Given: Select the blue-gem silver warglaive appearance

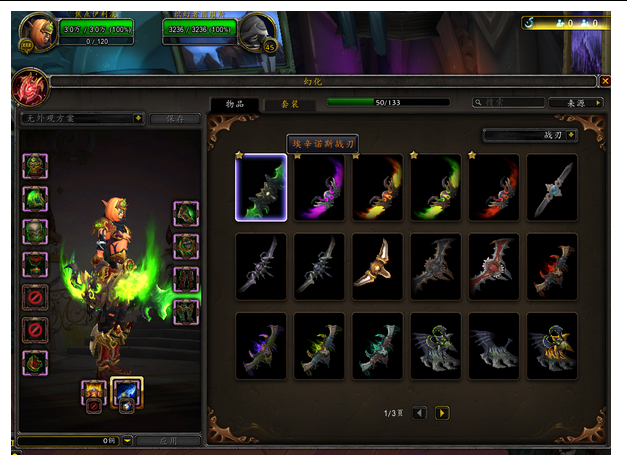Looking at the screenshot, I should (x=552, y=187).
